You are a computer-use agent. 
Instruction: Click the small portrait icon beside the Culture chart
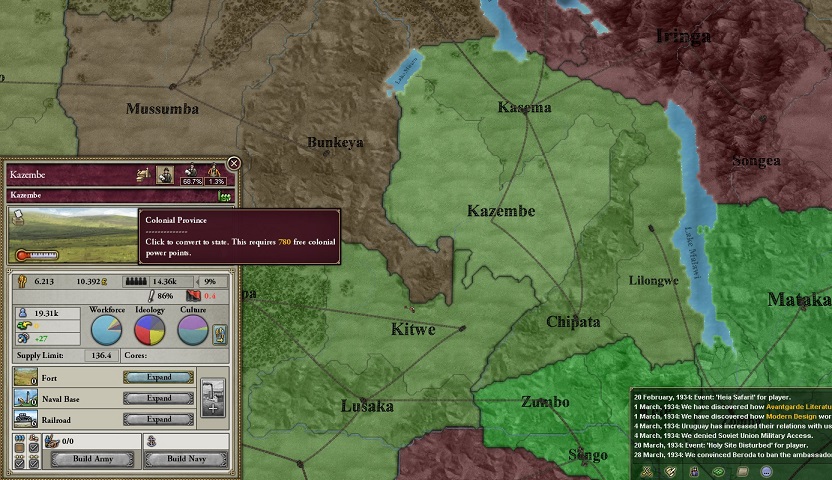(220, 335)
